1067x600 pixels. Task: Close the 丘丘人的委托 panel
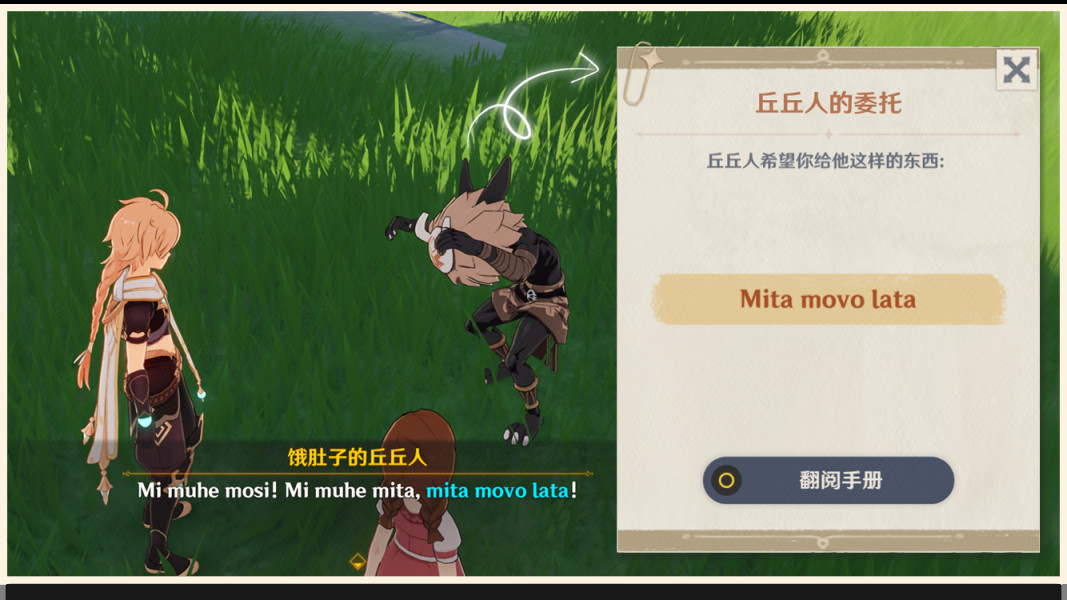tap(1016, 70)
